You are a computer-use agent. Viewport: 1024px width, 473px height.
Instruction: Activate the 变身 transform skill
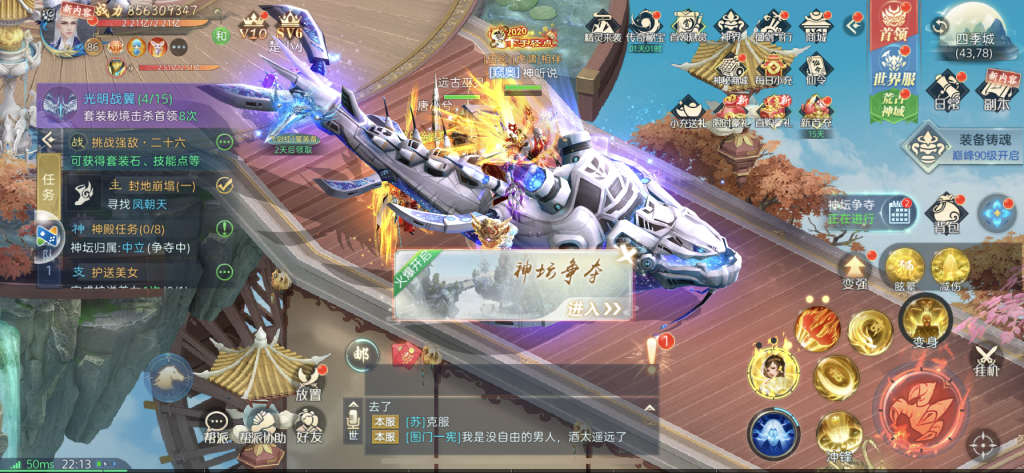click(923, 322)
